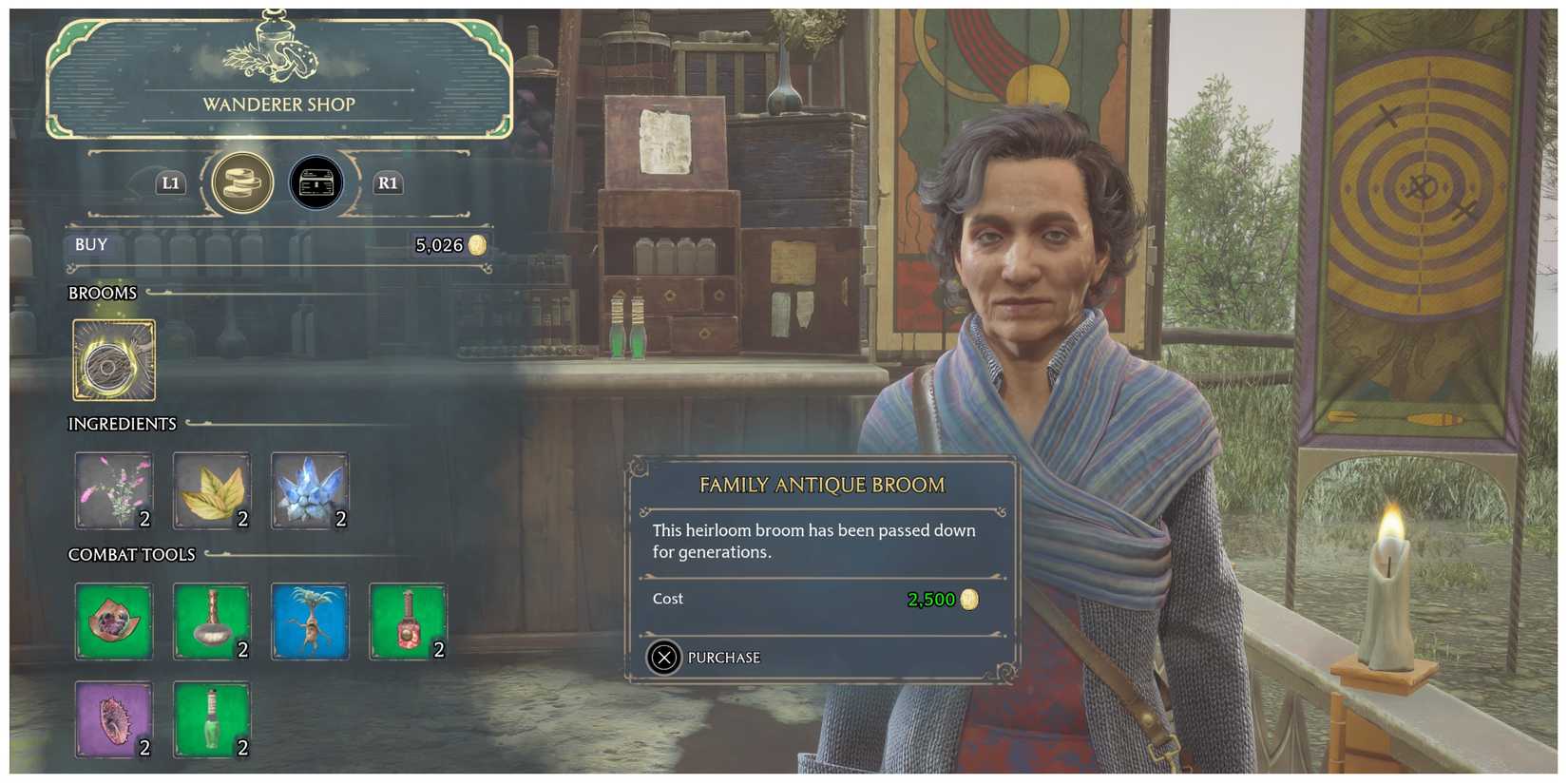Expand the Brooms category
Image resolution: width=1568 pixels, height=784 pixels.
pos(101,293)
